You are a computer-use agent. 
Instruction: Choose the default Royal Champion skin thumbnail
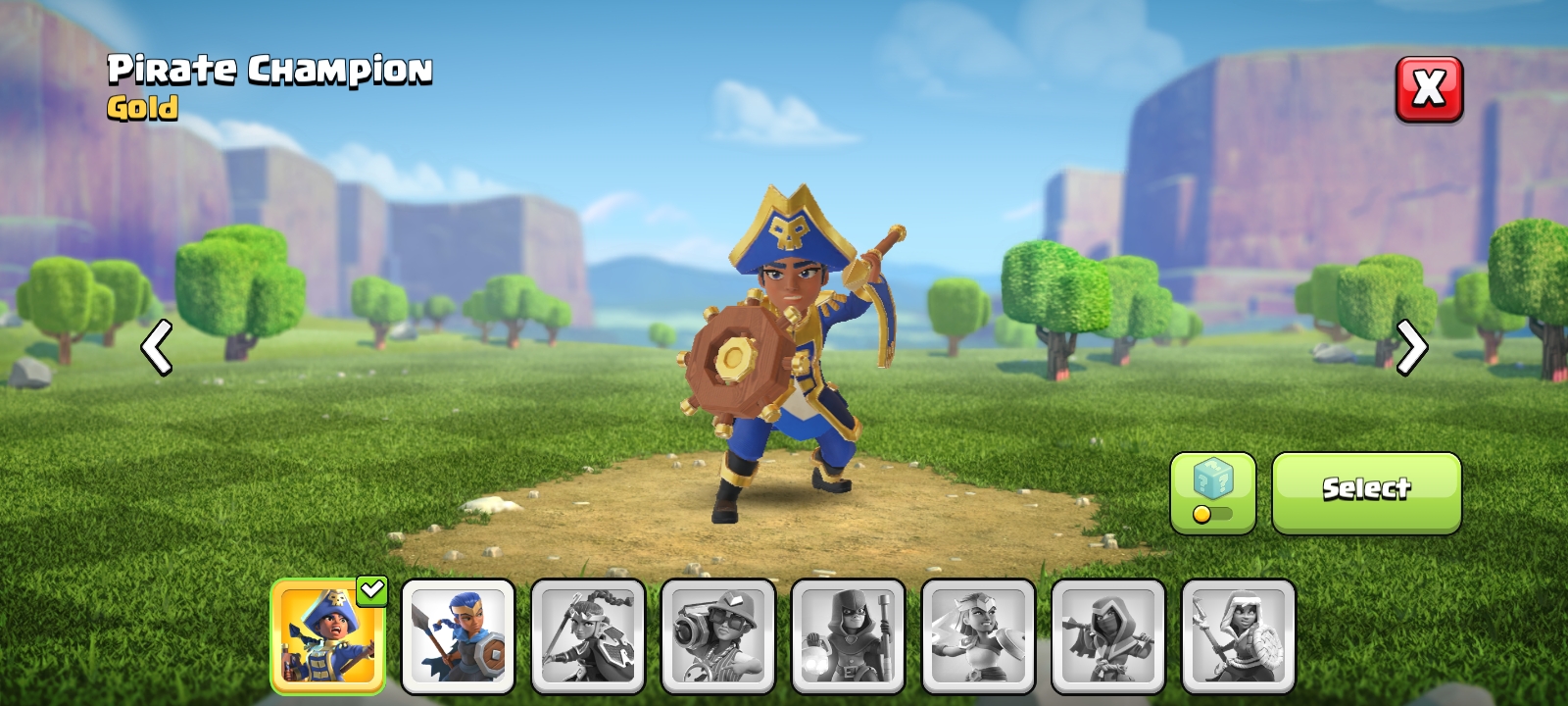(458, 635)
